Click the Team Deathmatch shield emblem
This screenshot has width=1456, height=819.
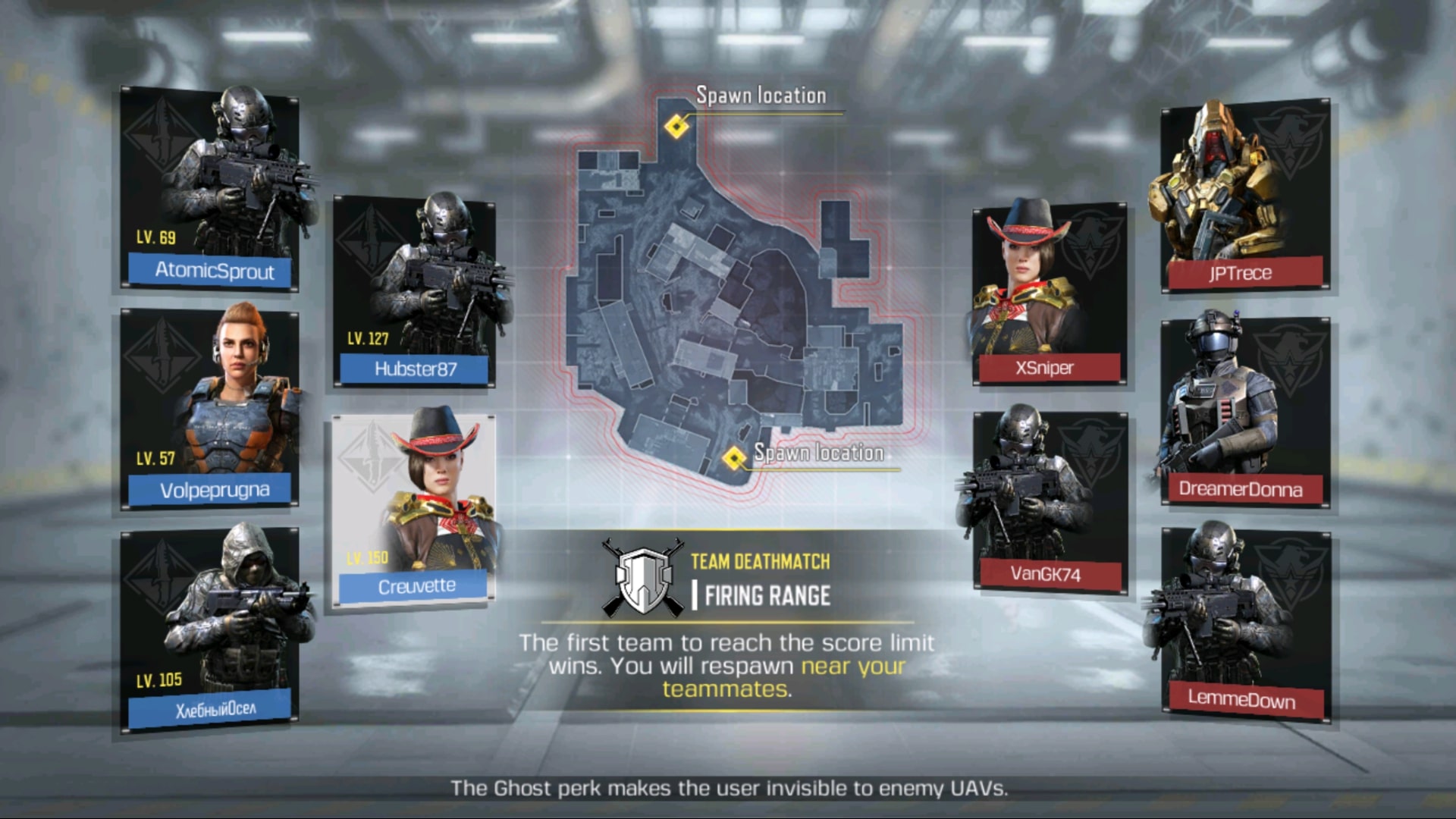tap(643, 579)
